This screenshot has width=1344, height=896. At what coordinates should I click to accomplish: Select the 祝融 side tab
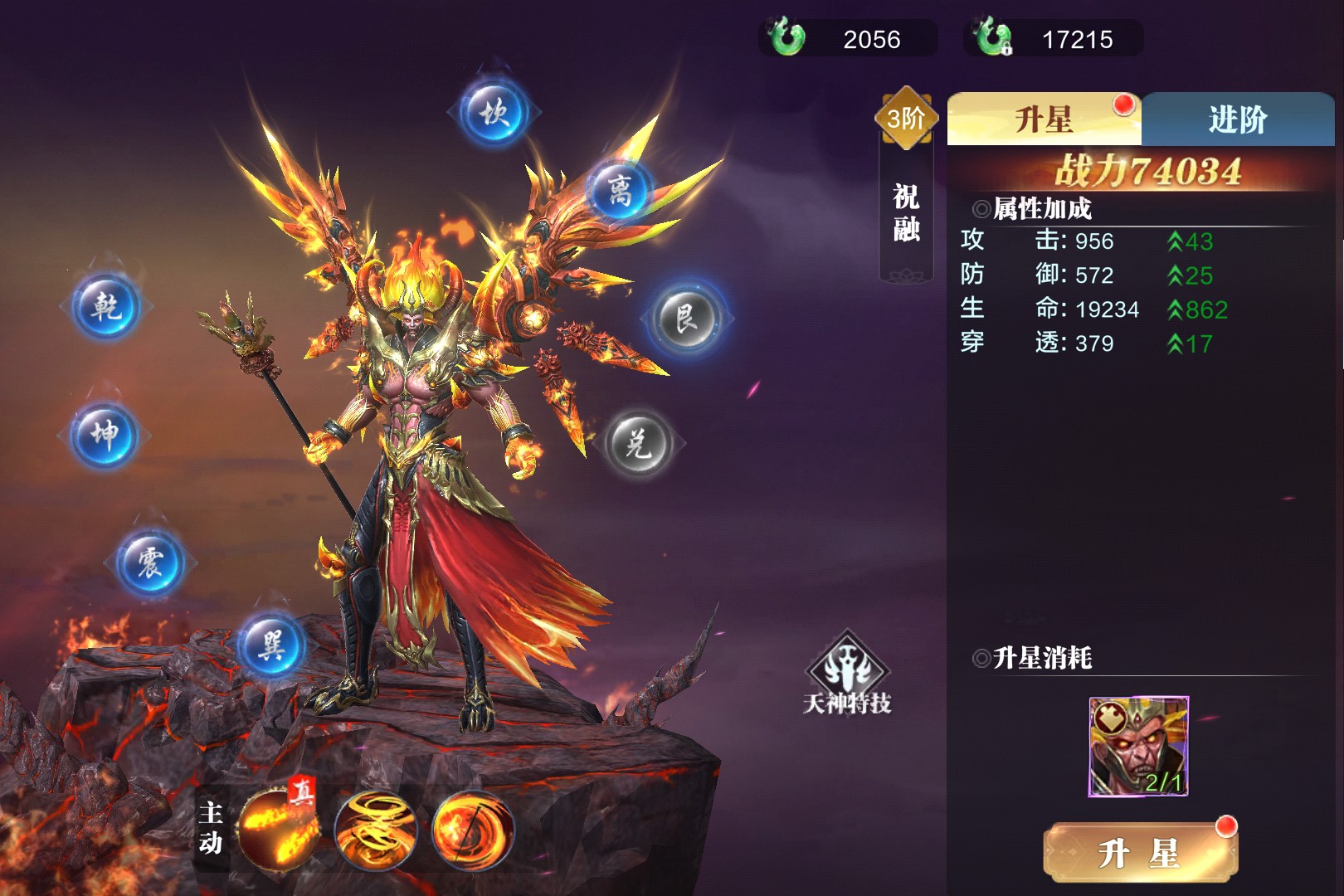(906, 212)
